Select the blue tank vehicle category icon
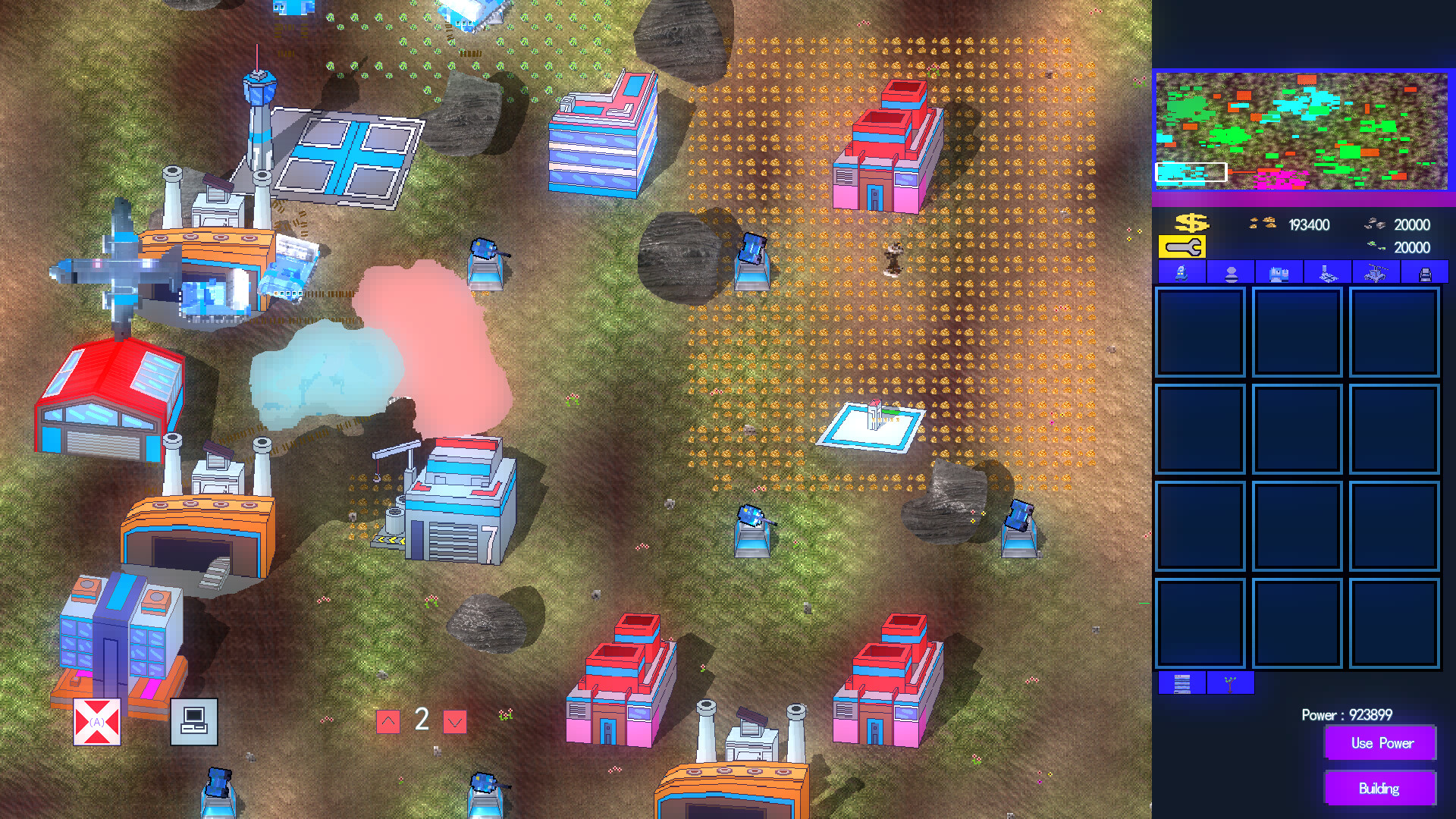 click(1279, 275)
